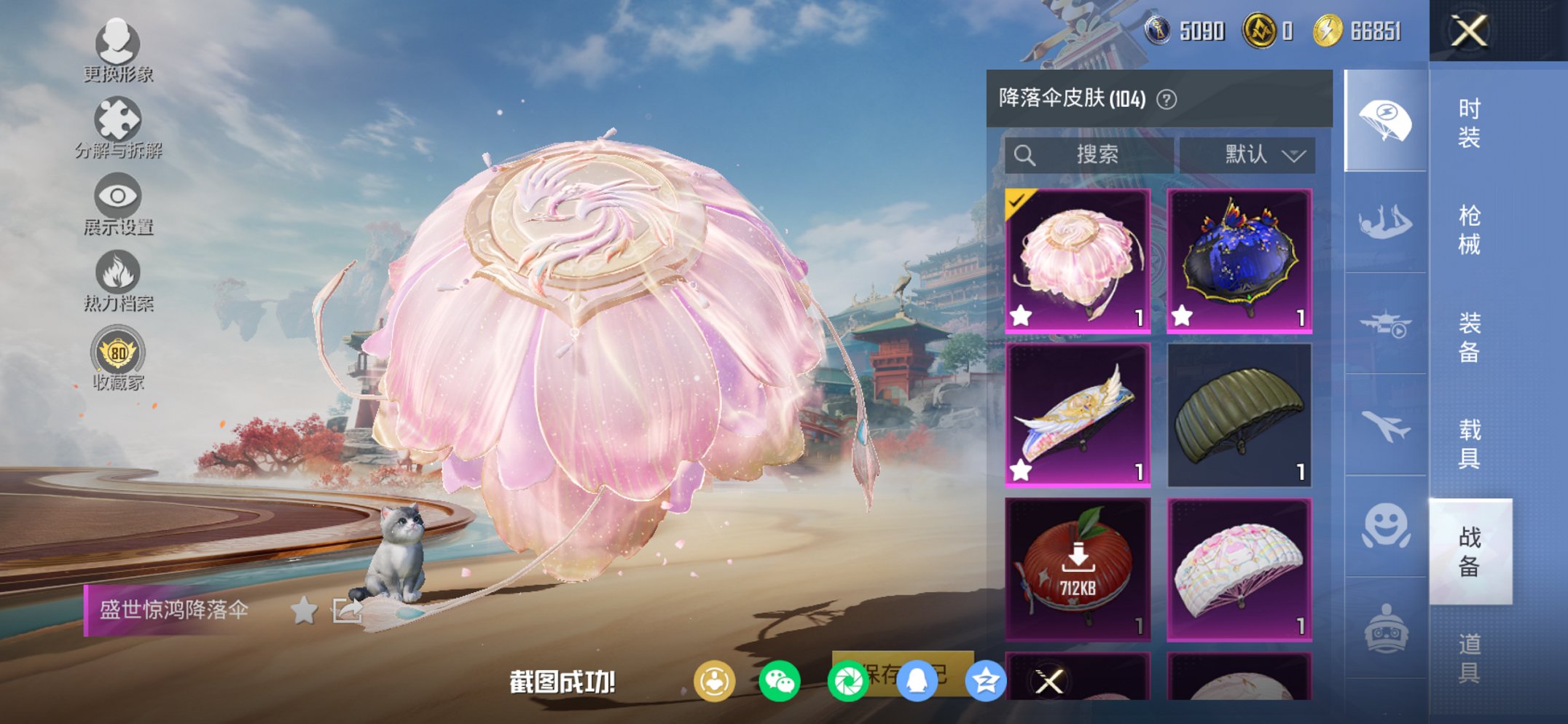Toggle the star on the blue butterfly parachute
Viewport: 1568px width, 724px height.
tap(1181, 315)
